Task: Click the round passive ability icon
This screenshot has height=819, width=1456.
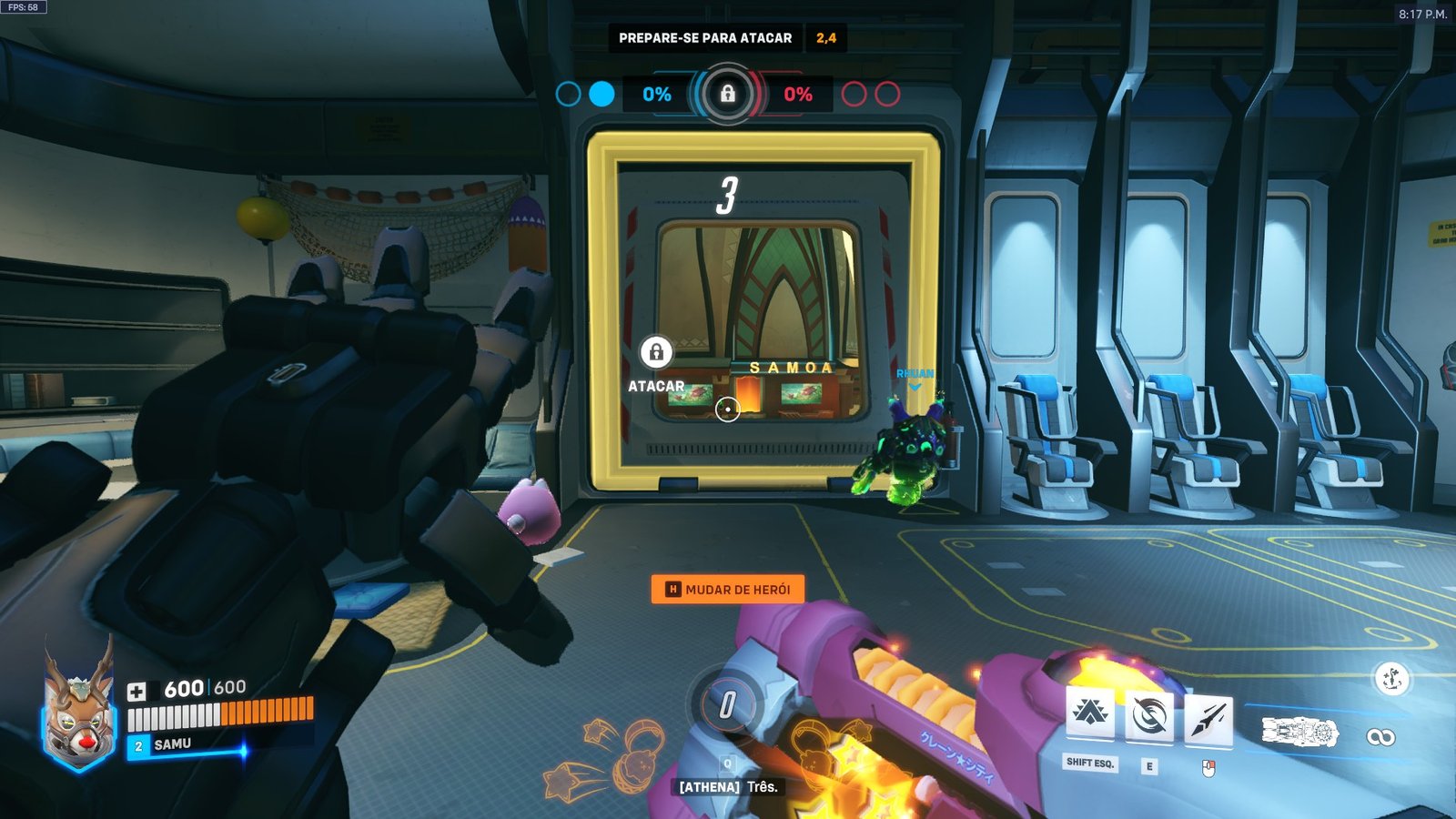Action: pos(1390,679)
